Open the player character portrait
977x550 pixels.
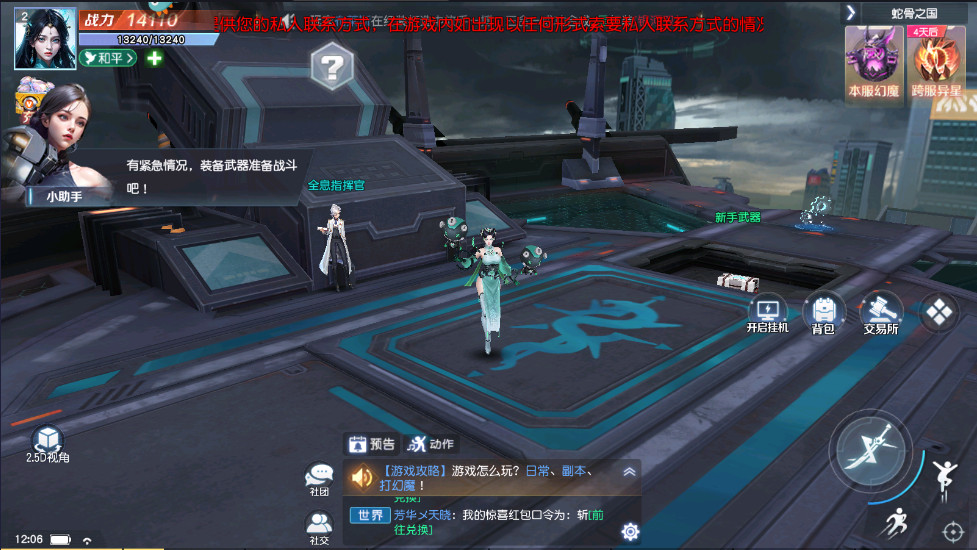pos(46,37)
